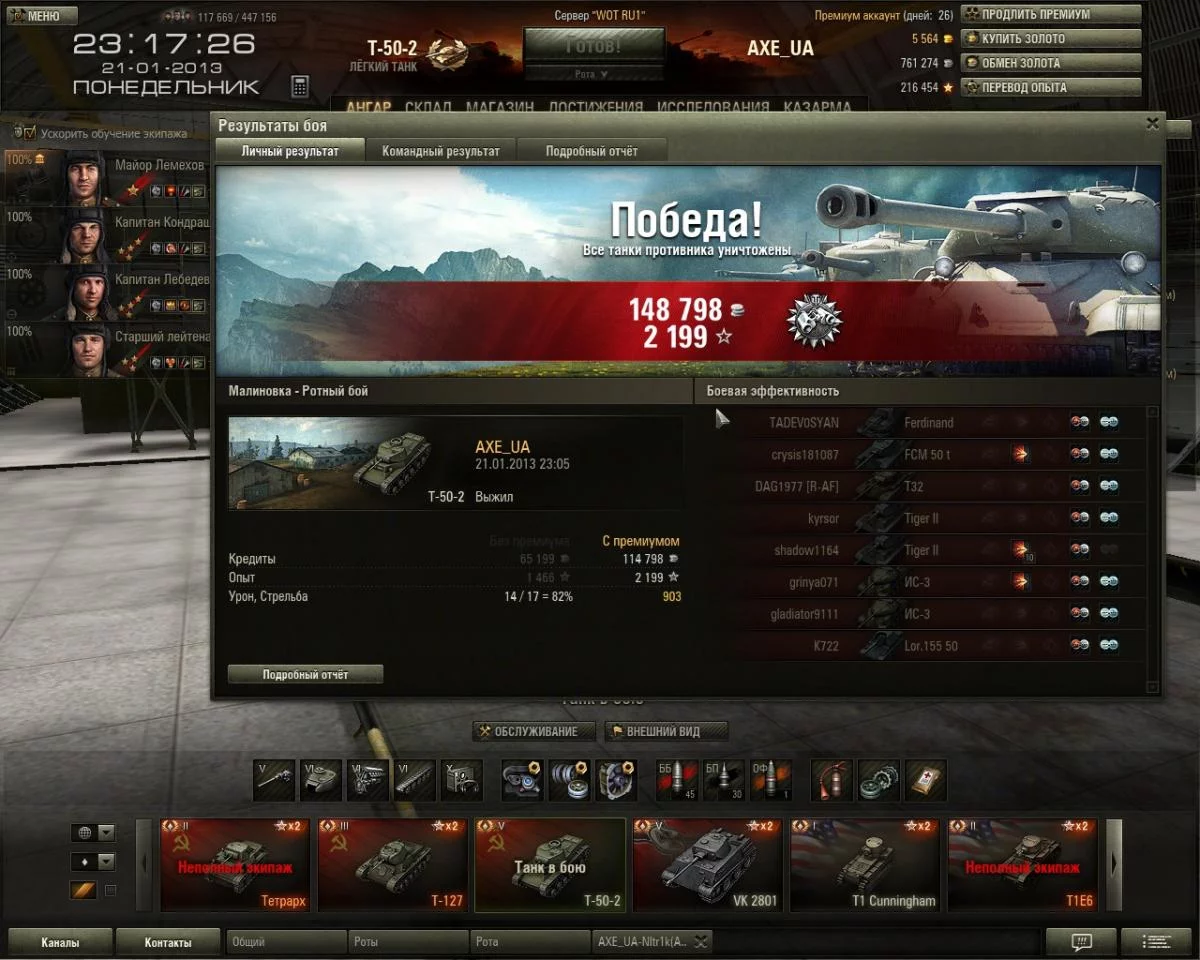Choose the T1 Cunningham tank
The width and height of the screenshot is (1200, 960).
(x=865, y=865)
